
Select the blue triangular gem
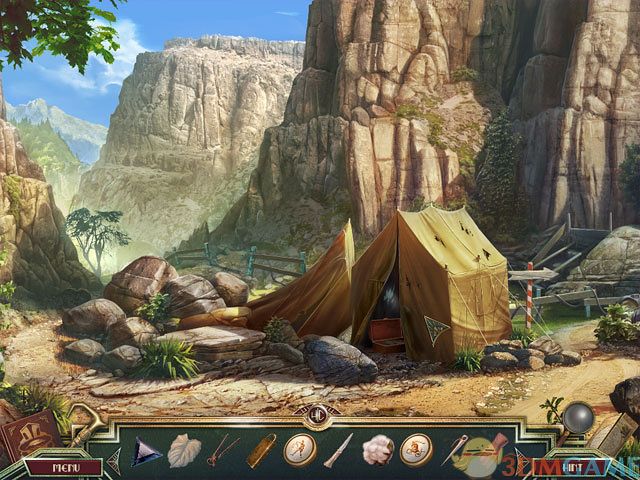[x=147, y=451]
